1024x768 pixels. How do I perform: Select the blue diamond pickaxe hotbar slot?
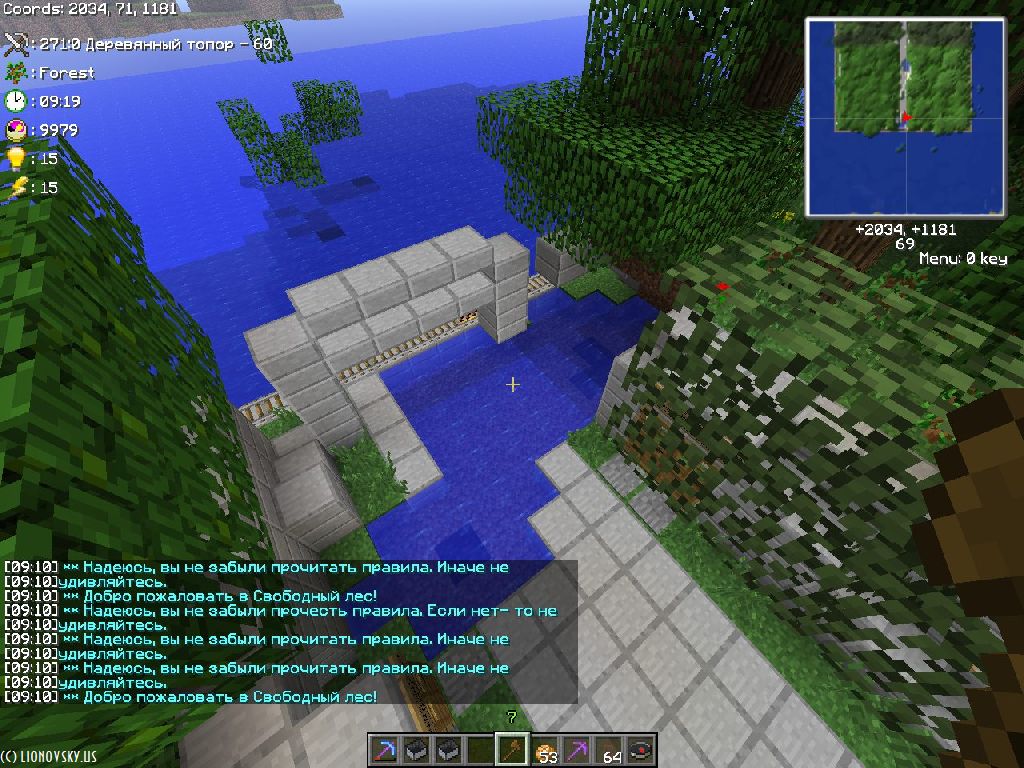[x=385, y=749]
